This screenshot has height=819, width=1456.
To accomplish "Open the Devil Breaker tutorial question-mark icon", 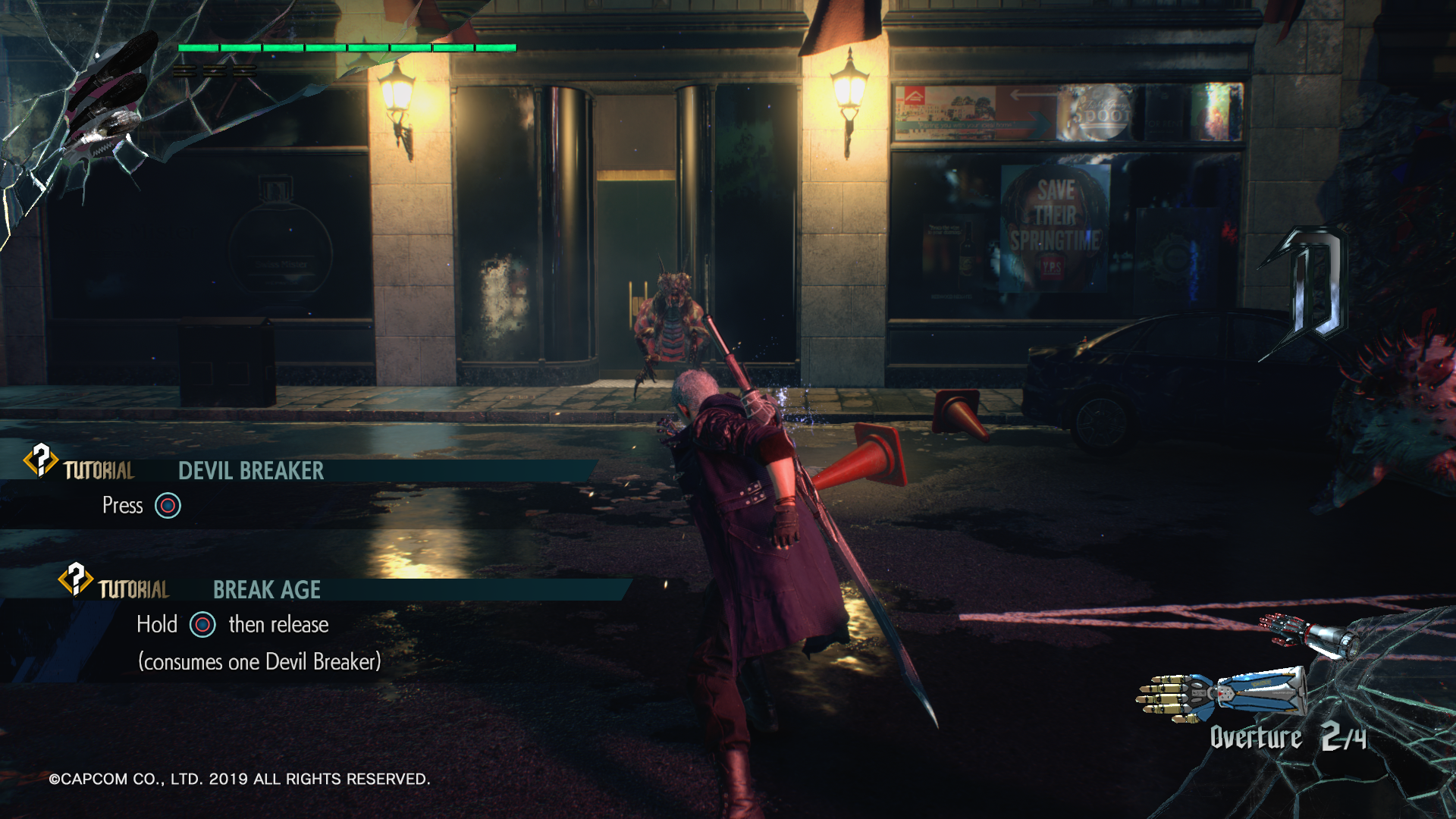I will [x=41, y=460].
